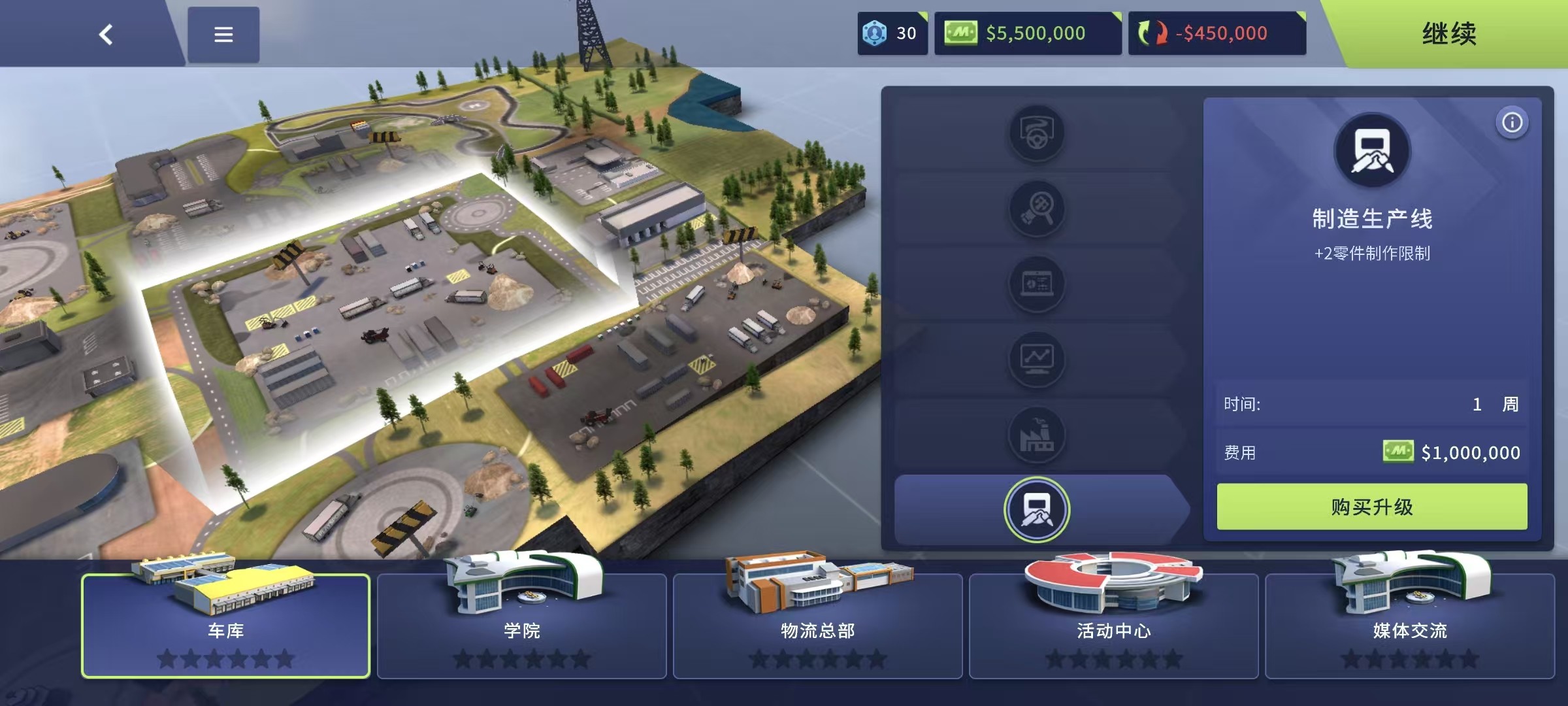Select the dashboard screen upgrade icon
This screenshot has width=1568, height=706.
pos(1036,284)
